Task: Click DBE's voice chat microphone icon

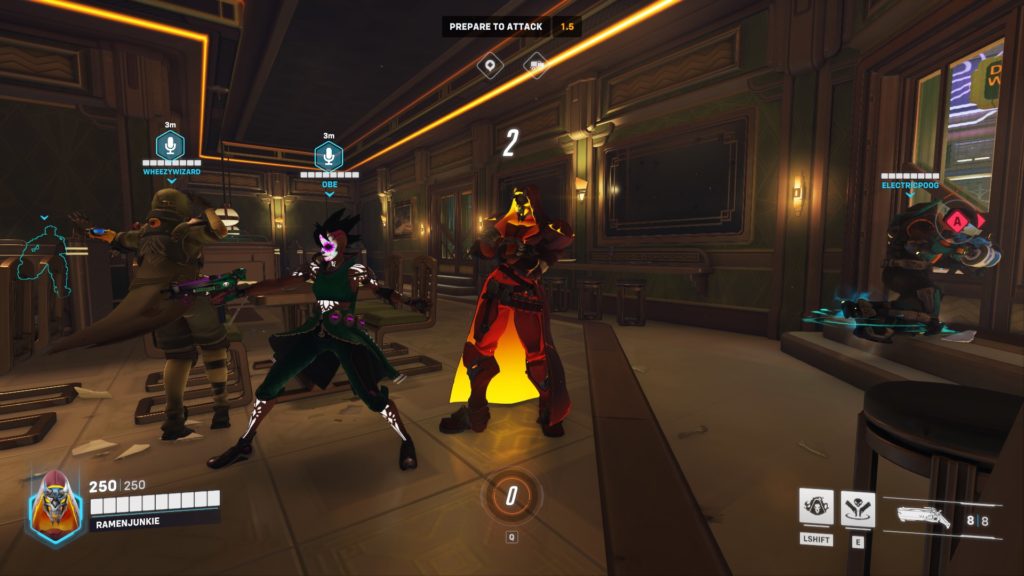Action: [329, 157]
